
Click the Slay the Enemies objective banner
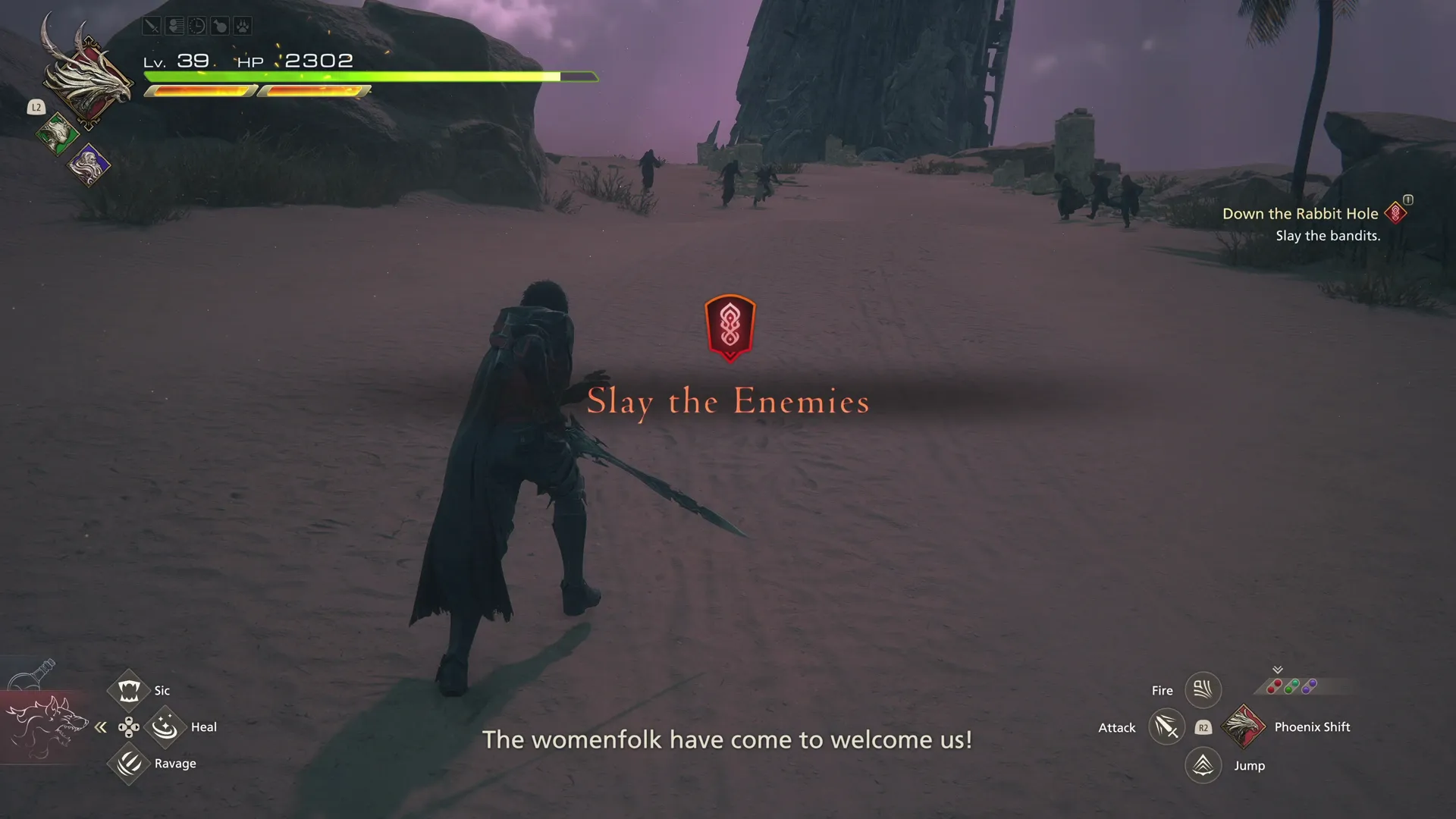click(x=728, y=402)
